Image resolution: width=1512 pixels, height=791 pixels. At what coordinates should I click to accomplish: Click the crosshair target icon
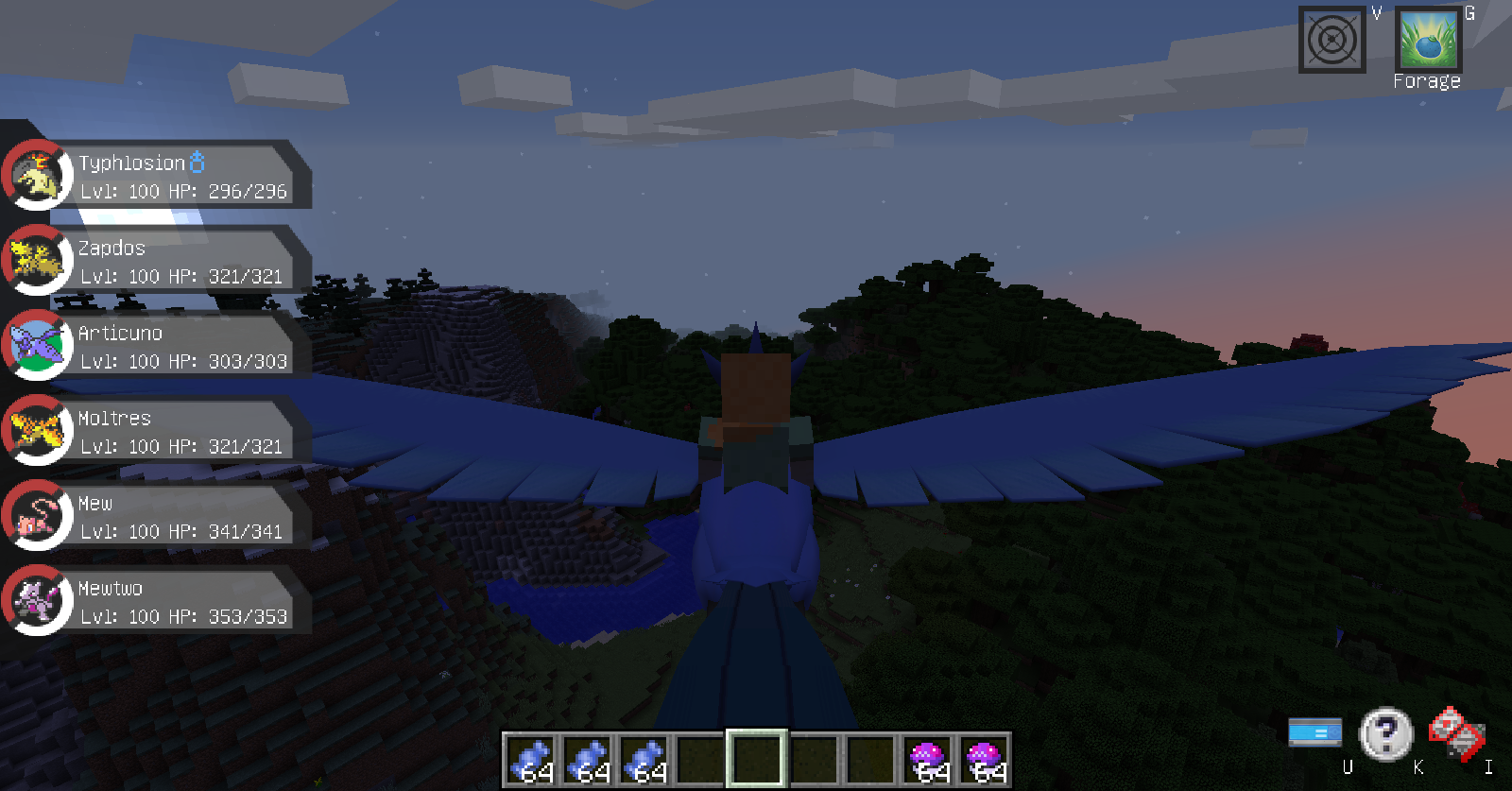pos(1332,41)
